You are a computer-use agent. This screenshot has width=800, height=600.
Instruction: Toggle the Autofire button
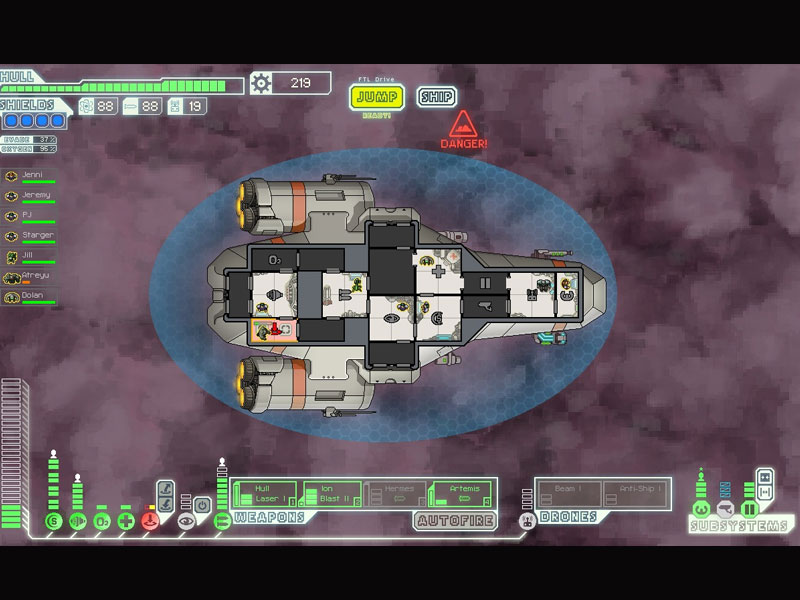click(x=455, y=520)
